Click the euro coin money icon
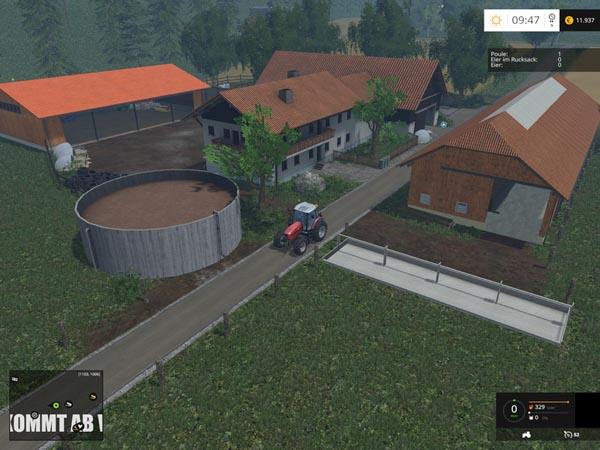Image resolution: width=600 pixels, height=450 pixels. pos(569,19)
